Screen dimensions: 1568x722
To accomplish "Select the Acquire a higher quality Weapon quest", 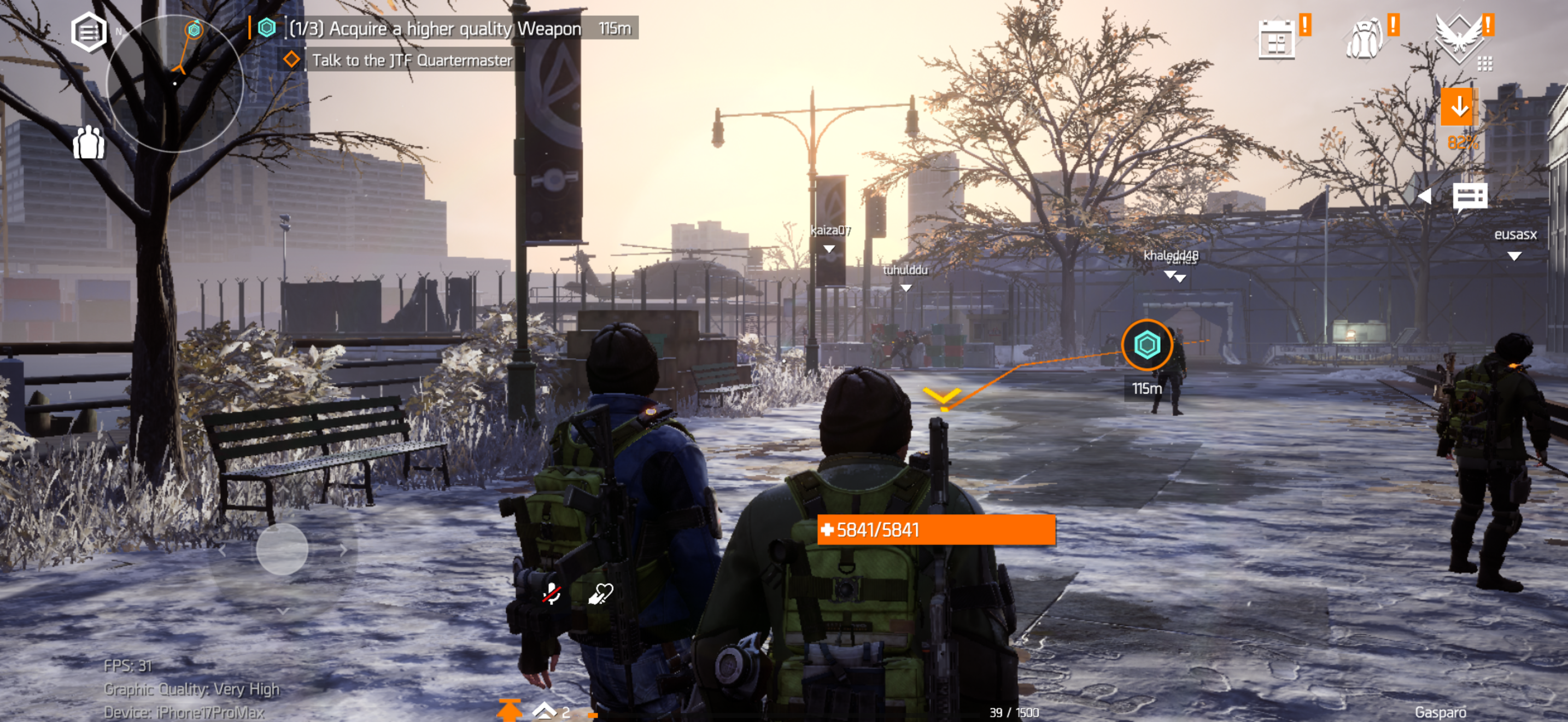I will tap(434, 28).
